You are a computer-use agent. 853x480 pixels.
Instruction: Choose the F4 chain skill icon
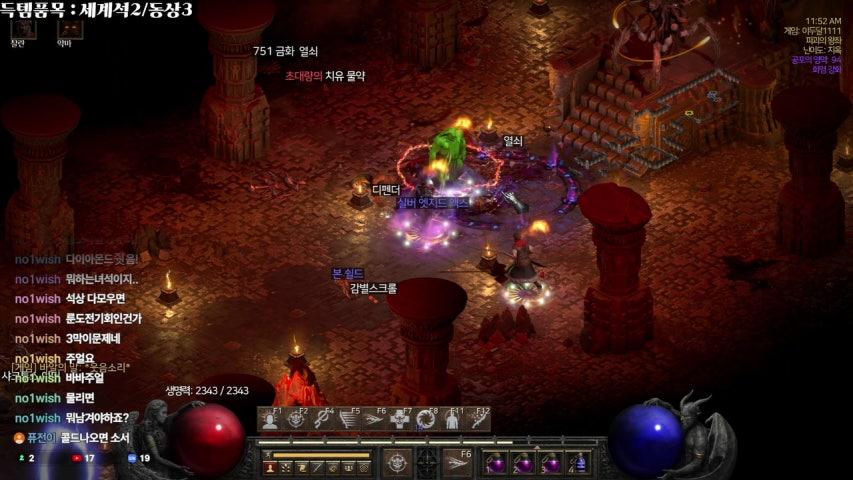322,419
